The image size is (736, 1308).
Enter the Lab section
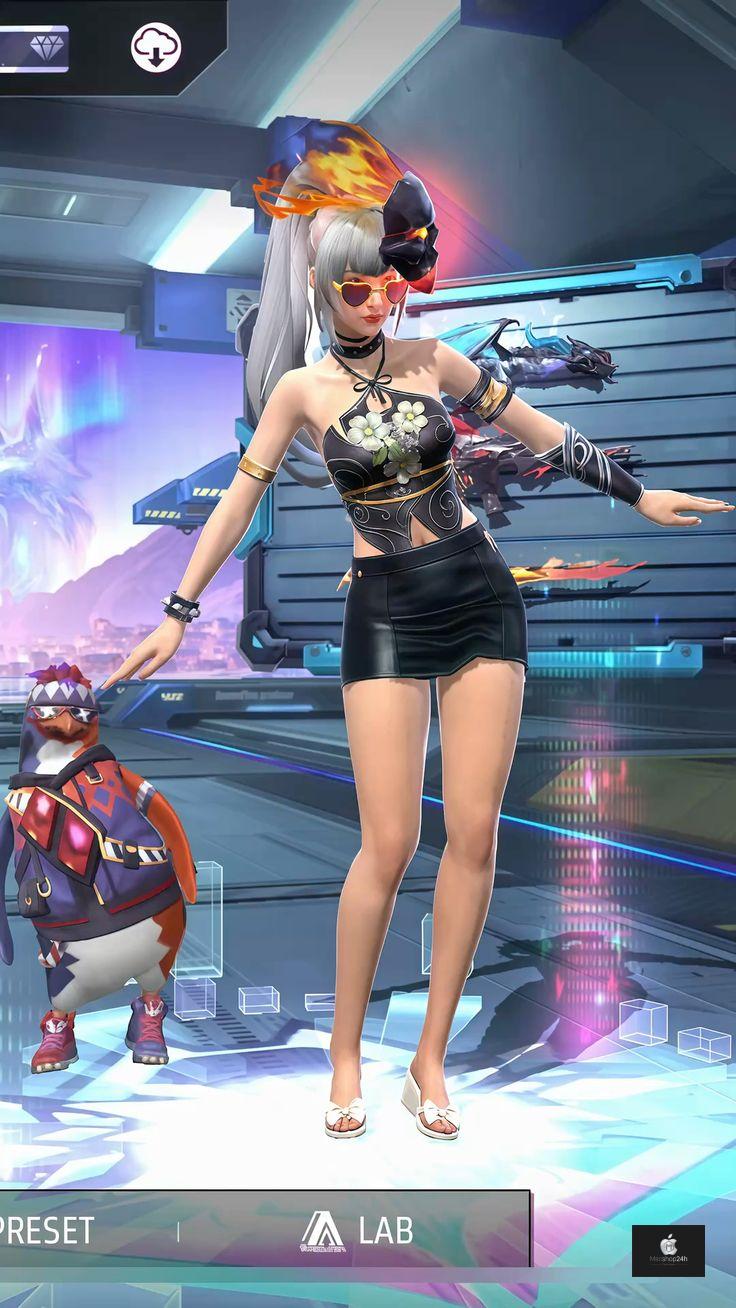click(x=357, y=1230)
